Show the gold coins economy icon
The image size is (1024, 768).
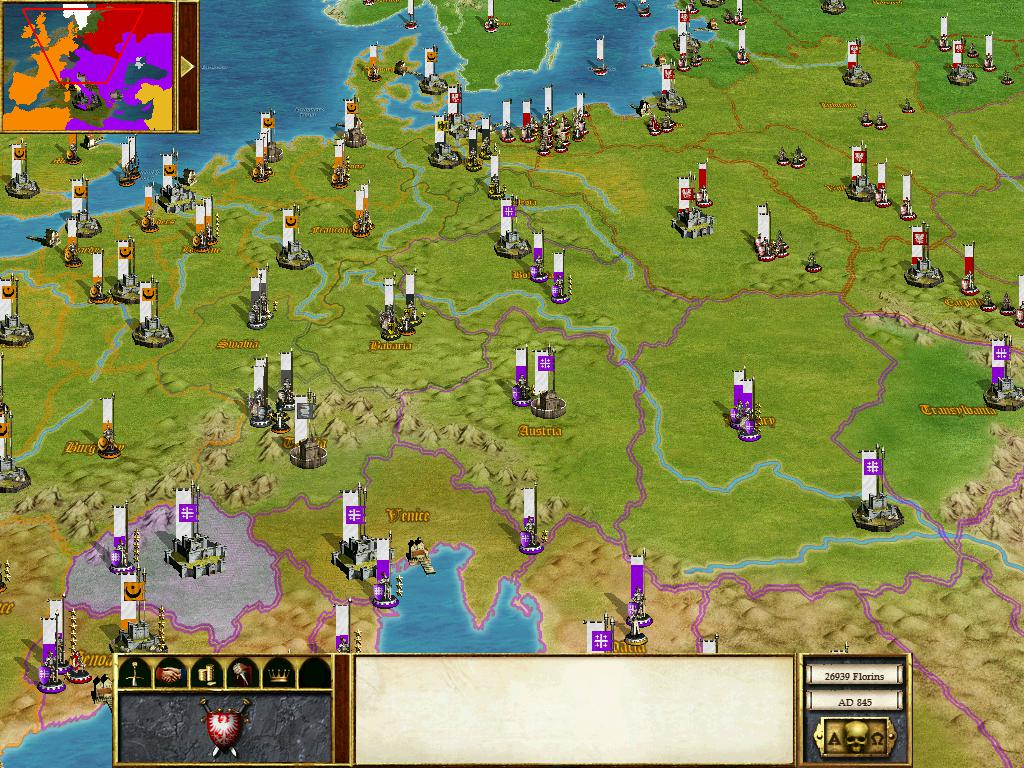click(x=204, y=673)
